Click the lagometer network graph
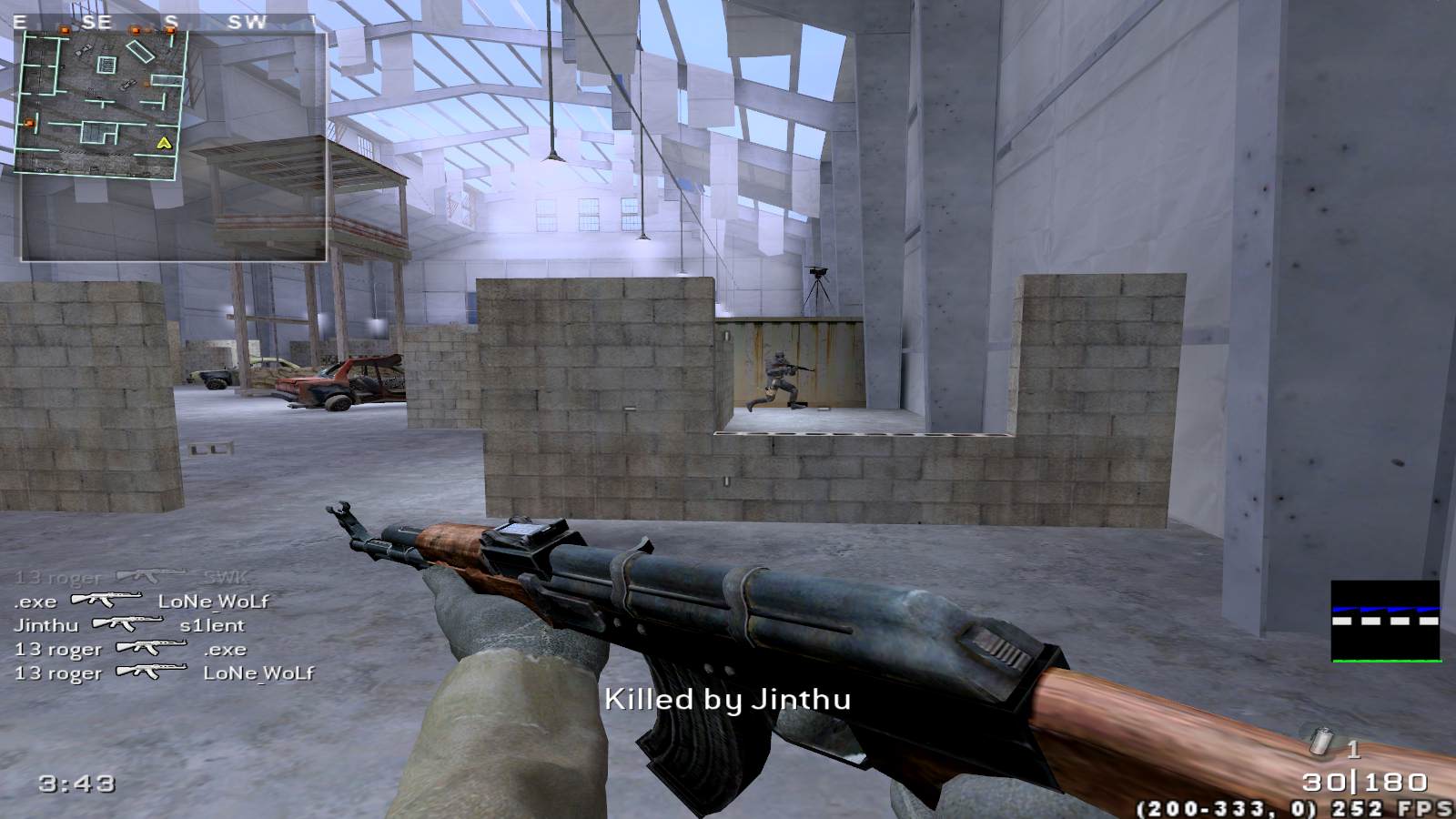This screenshot has width=1456, height=819. click(1385, 621)
